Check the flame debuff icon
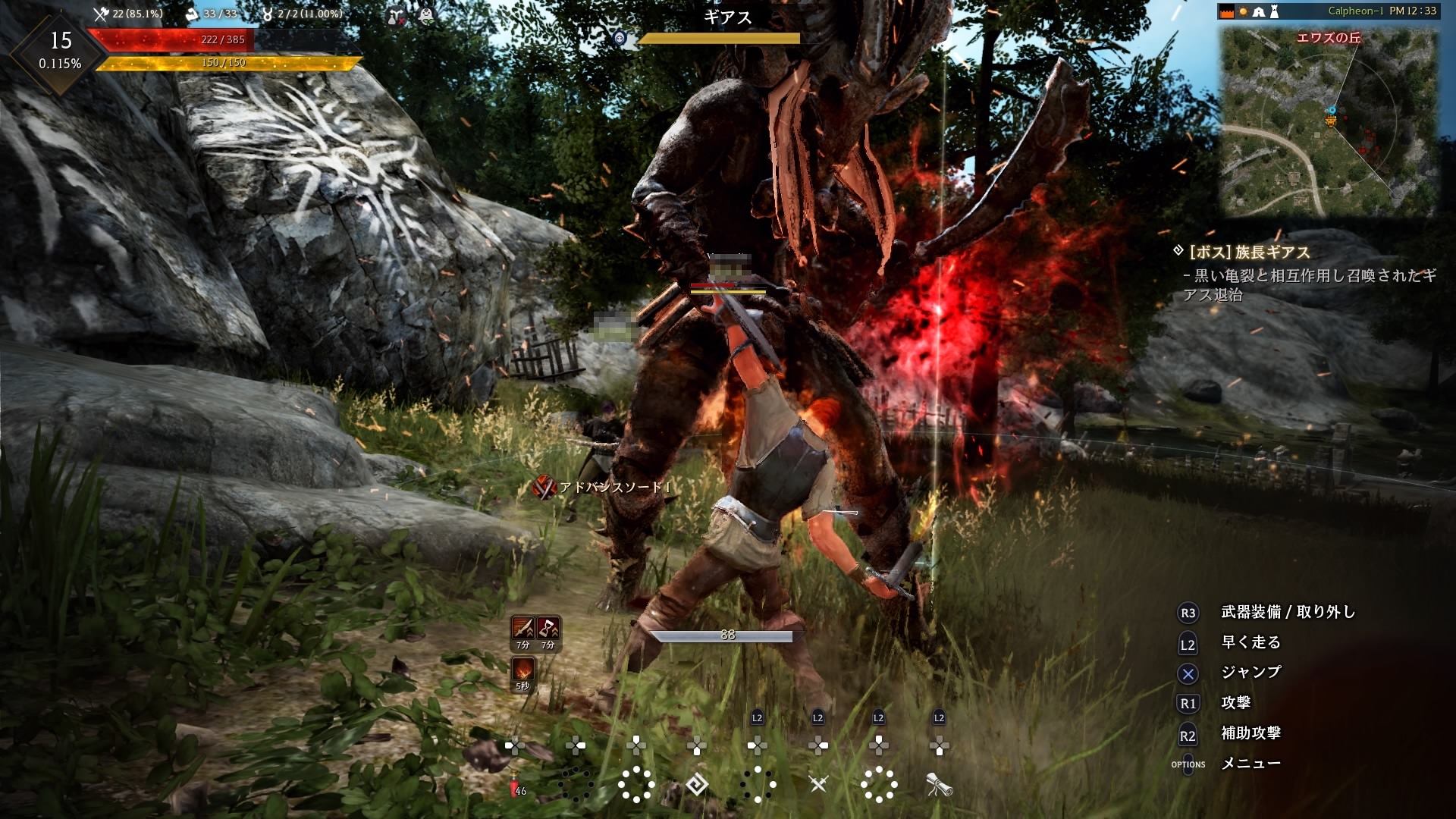 coord(522,670)
